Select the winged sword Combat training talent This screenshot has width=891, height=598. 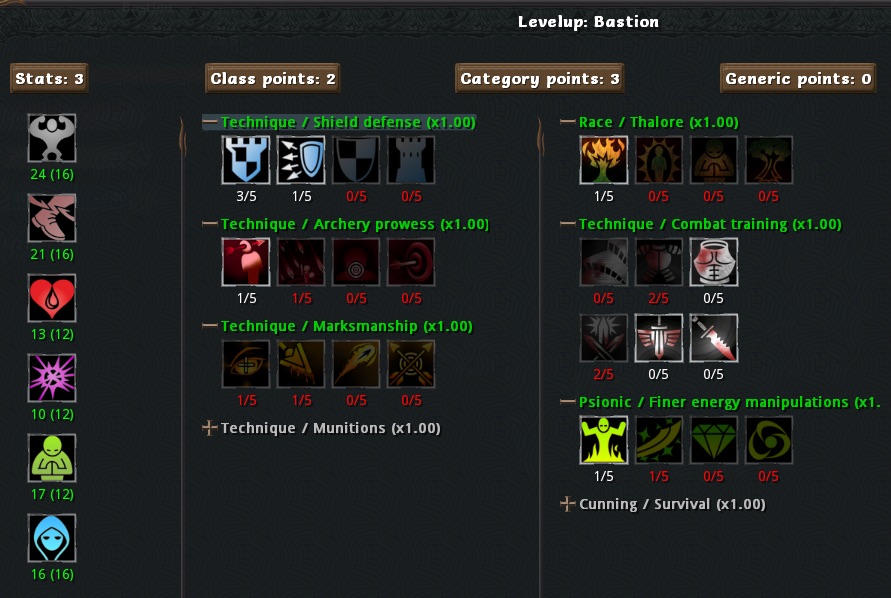pyautogui.click(x=659, y=338)
